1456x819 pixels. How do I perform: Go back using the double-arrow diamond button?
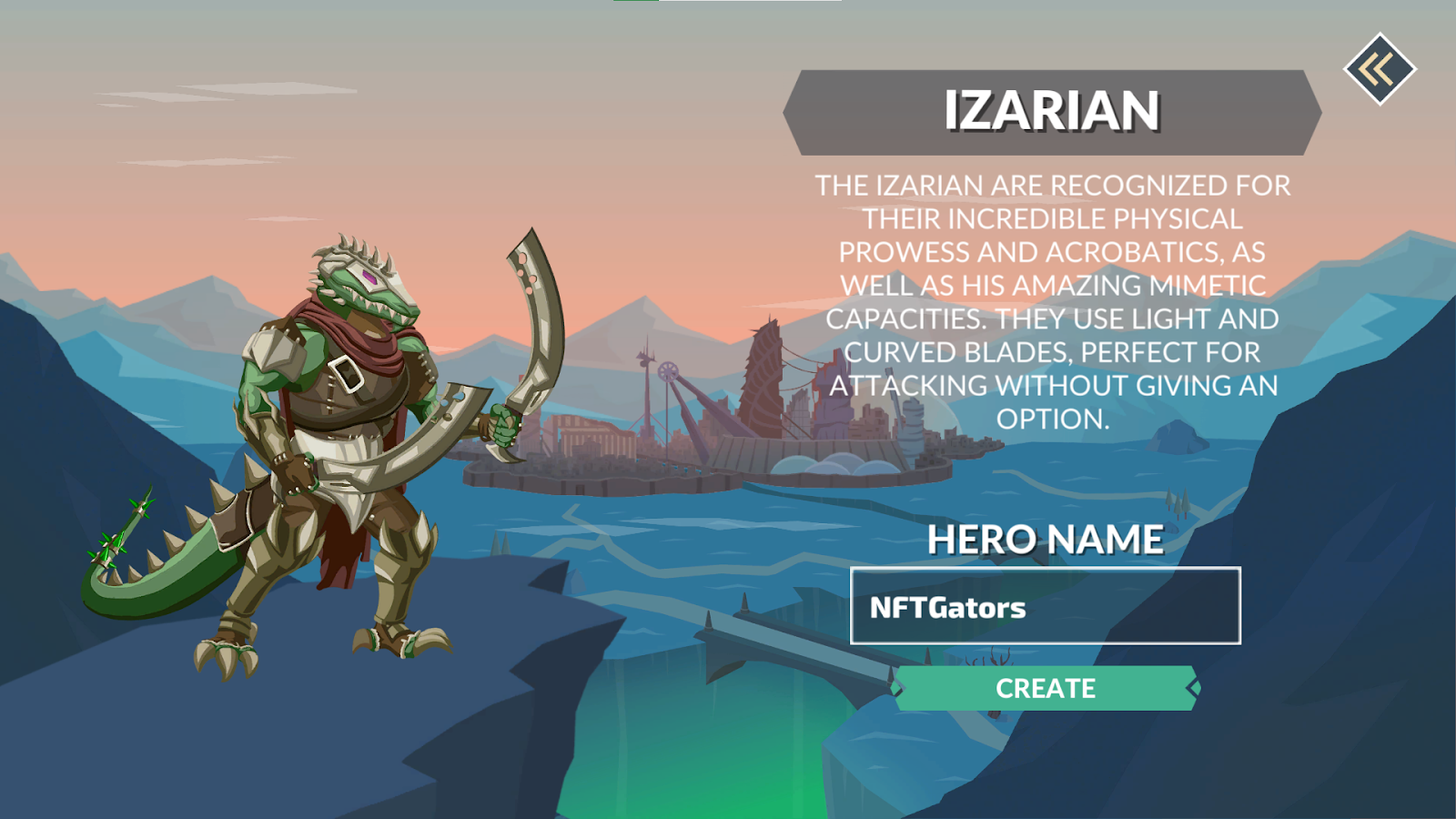pyautogui.click(x=1380, y=69)
